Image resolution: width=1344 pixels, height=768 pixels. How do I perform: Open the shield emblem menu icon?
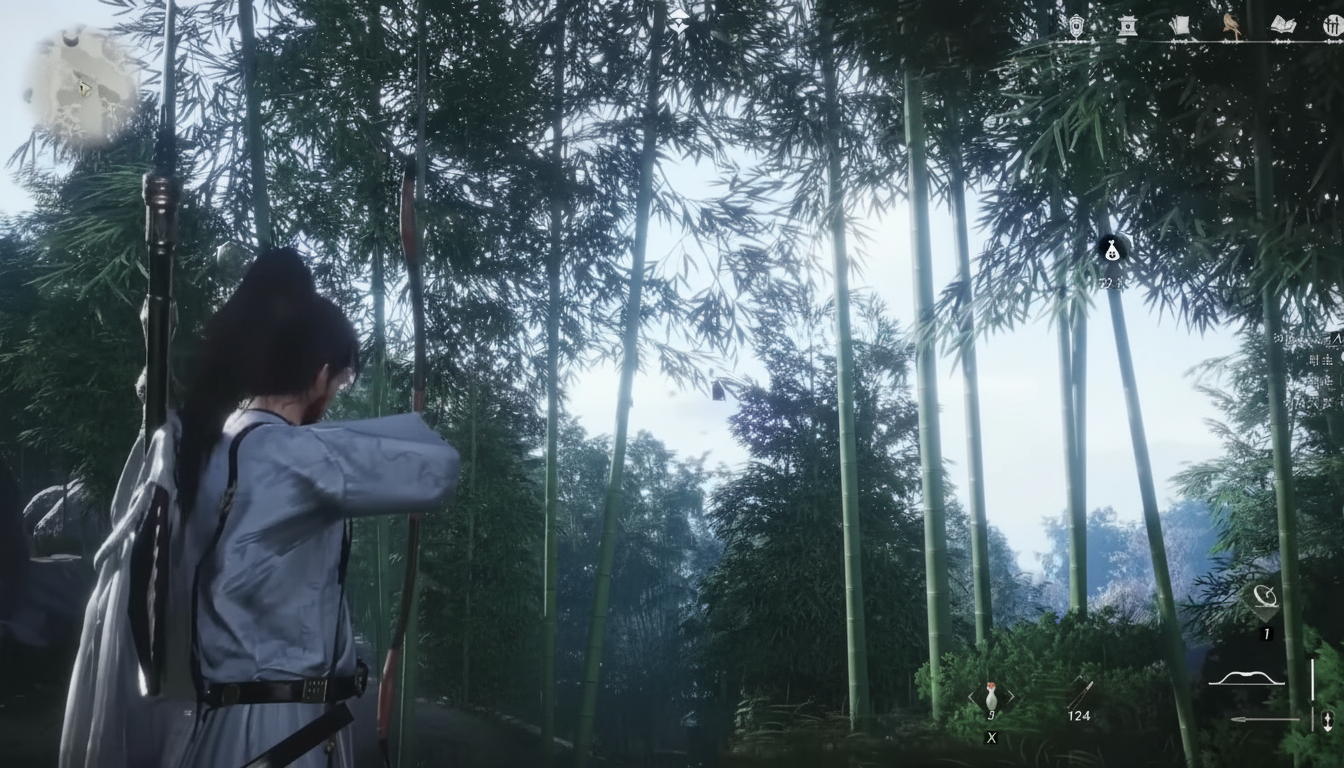pyautogui.click(x=1075, y=27)
